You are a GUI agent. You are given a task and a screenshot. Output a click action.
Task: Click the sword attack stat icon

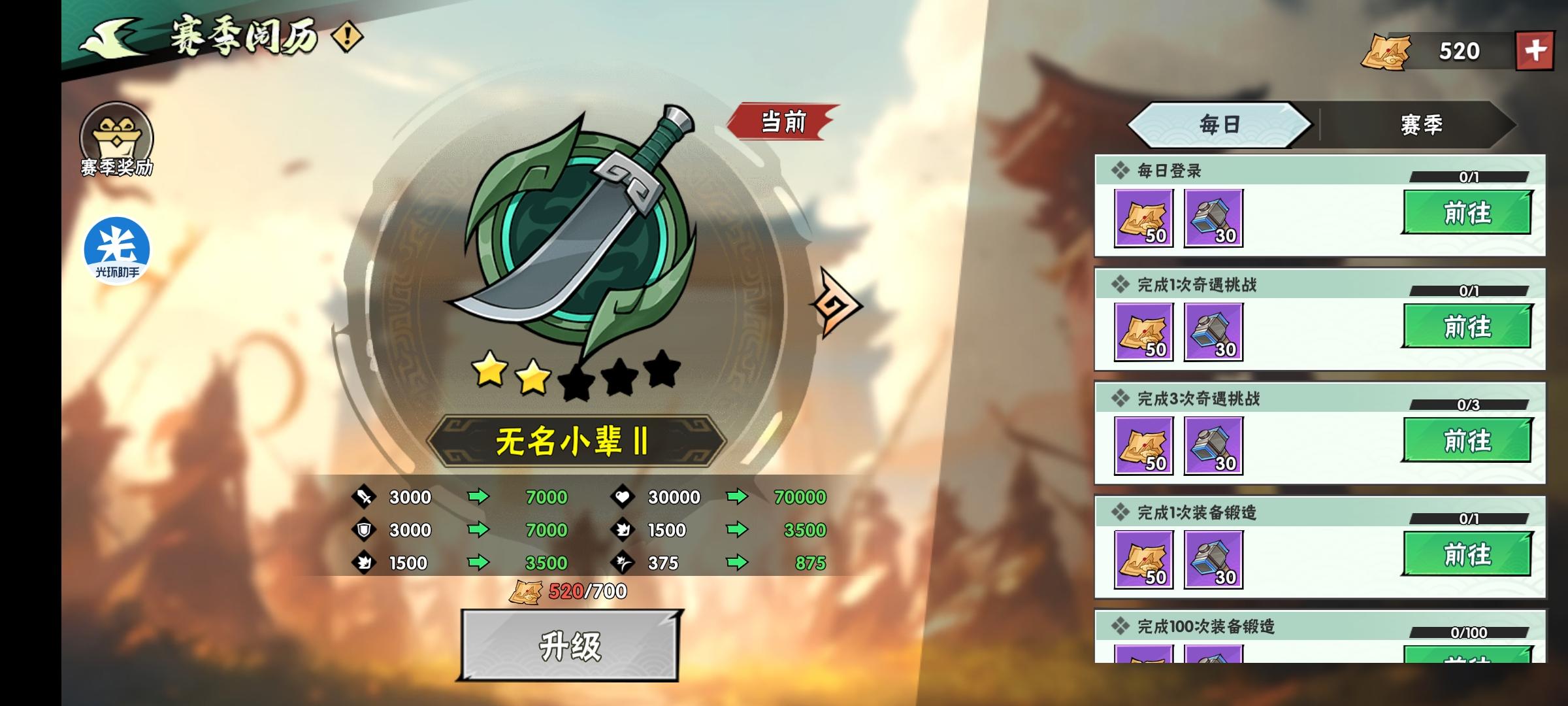(x=363, y=497)
